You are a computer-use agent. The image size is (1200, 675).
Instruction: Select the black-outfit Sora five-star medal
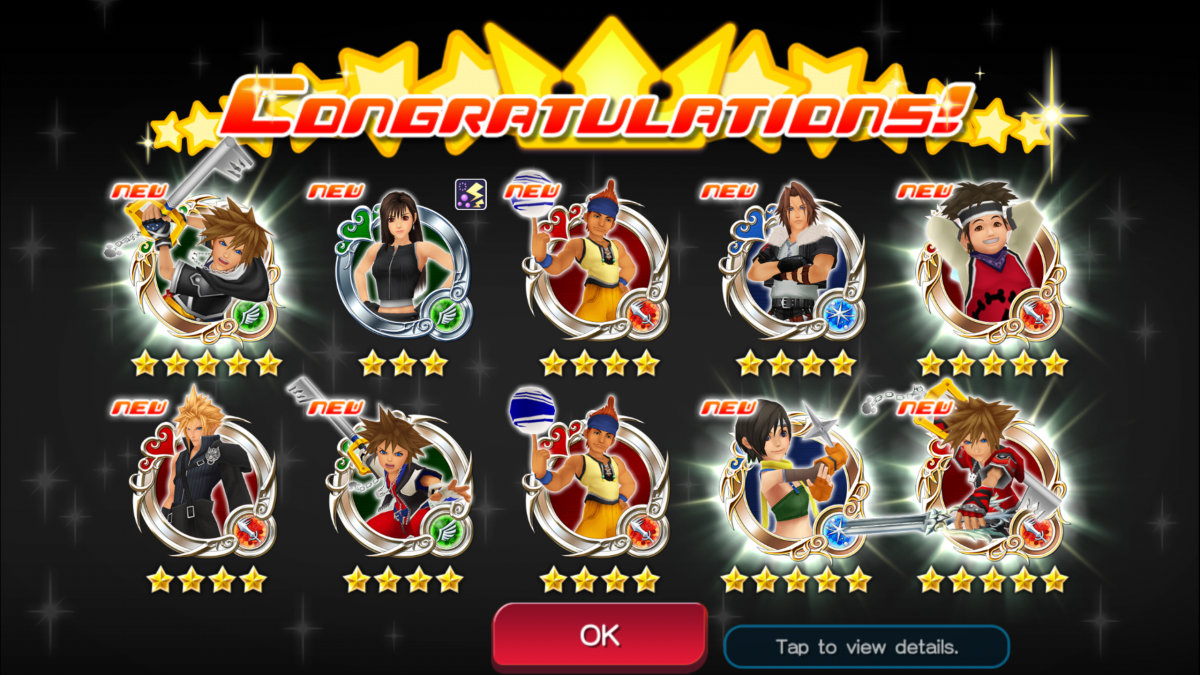[207, 271]
